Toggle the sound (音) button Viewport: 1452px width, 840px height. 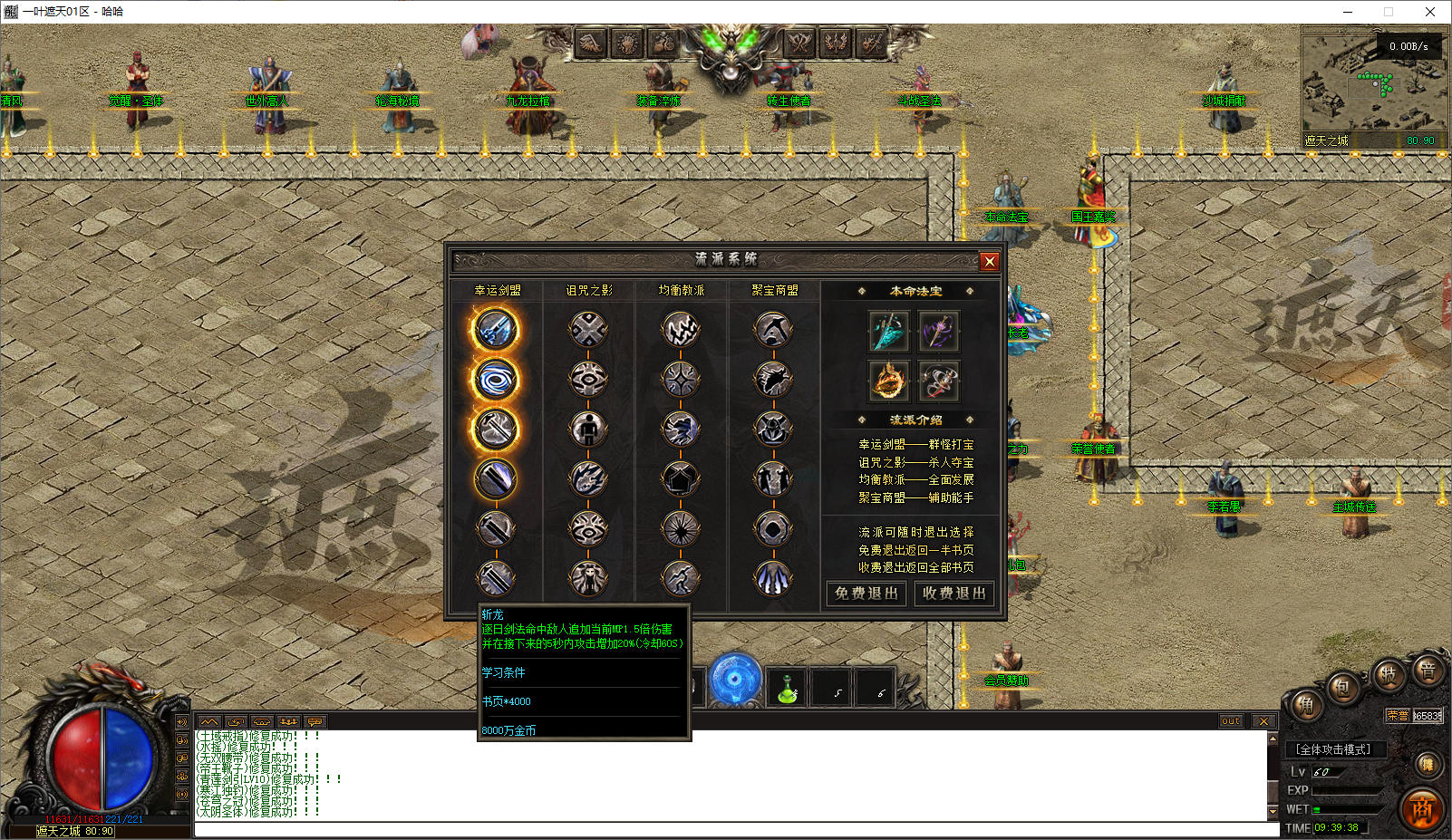pos(1428,670)
